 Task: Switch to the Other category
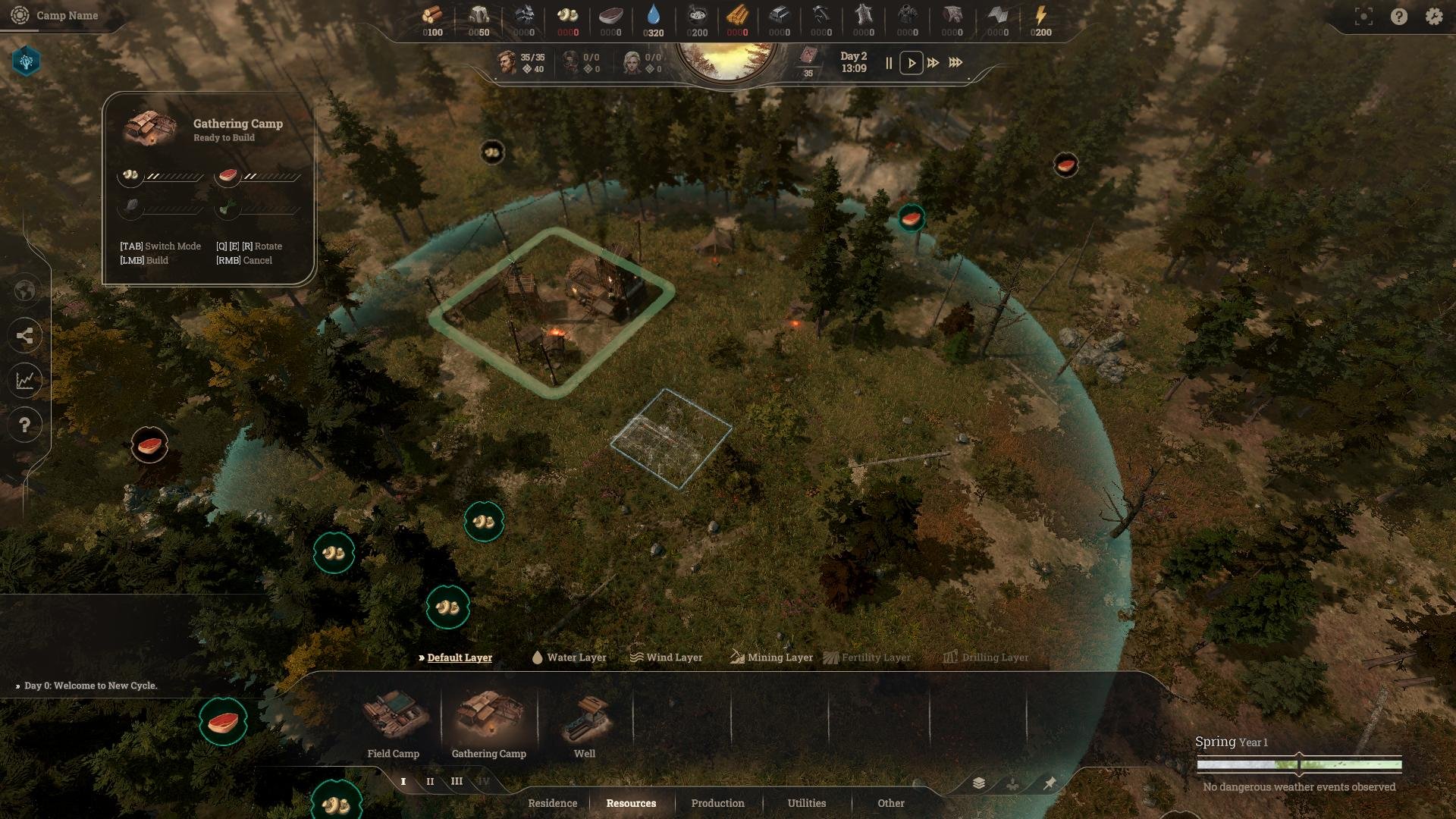891,803
